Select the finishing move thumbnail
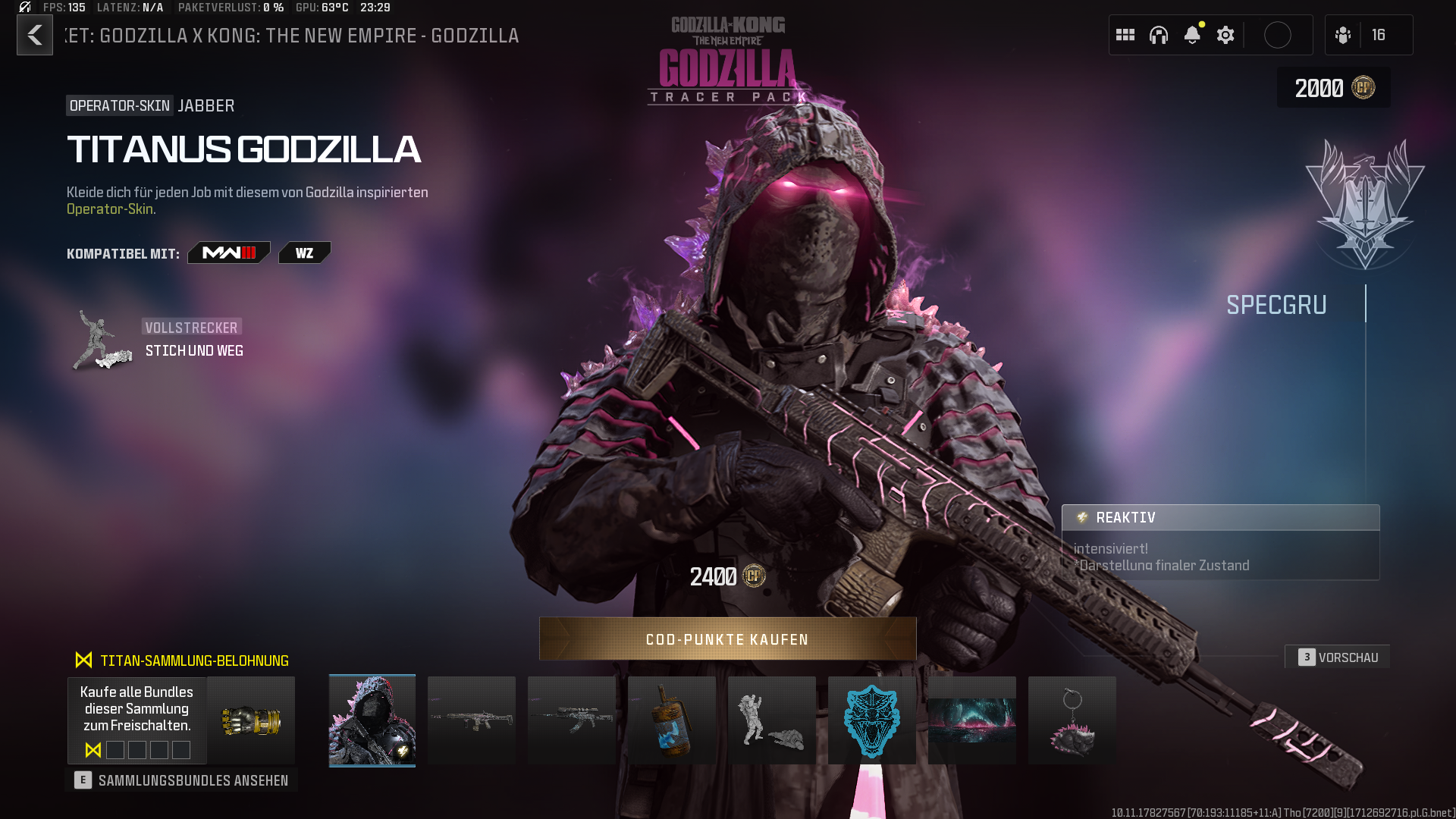The image size is (1456, 819). 772,720
